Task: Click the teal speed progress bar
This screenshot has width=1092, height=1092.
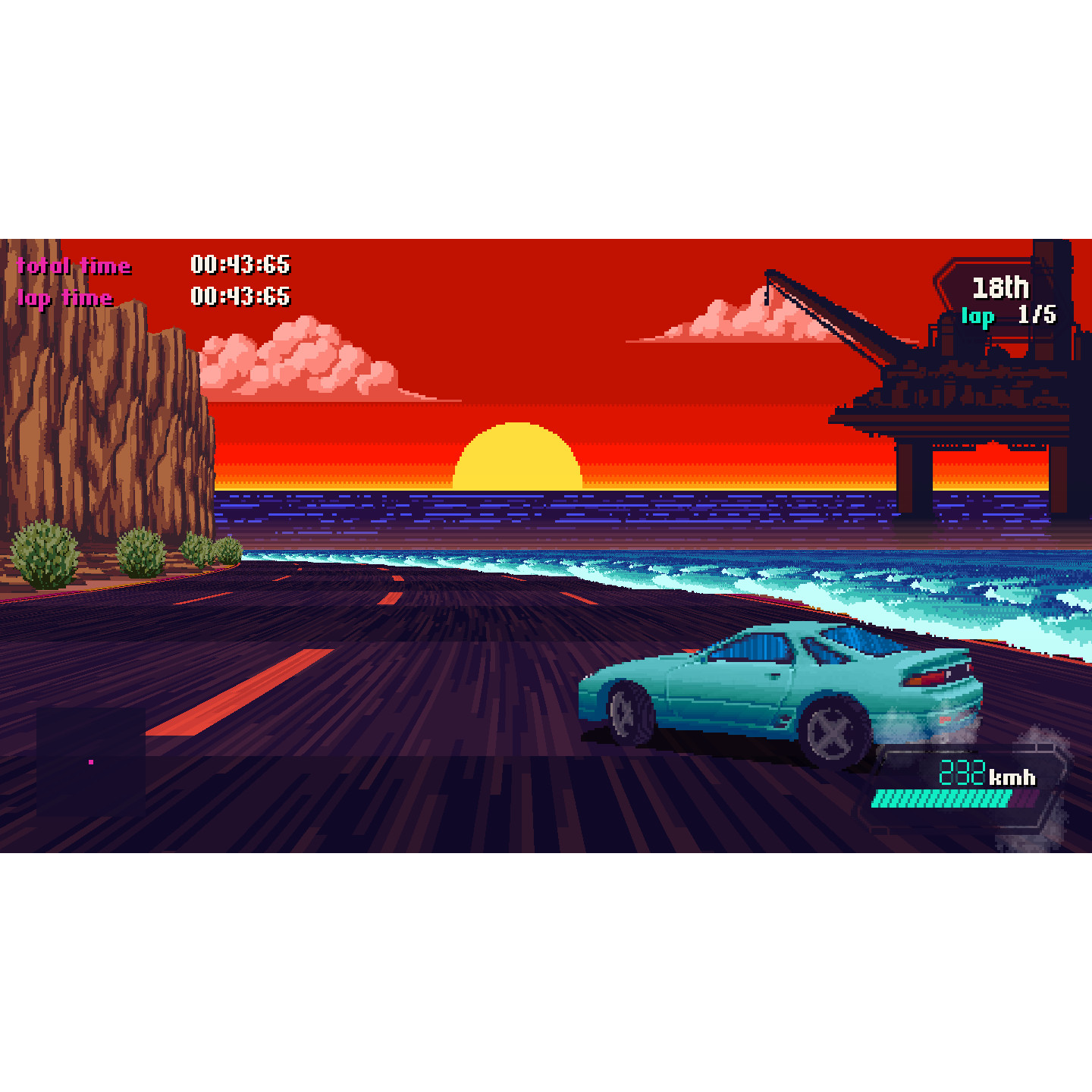Action: (x=940, y=798)
